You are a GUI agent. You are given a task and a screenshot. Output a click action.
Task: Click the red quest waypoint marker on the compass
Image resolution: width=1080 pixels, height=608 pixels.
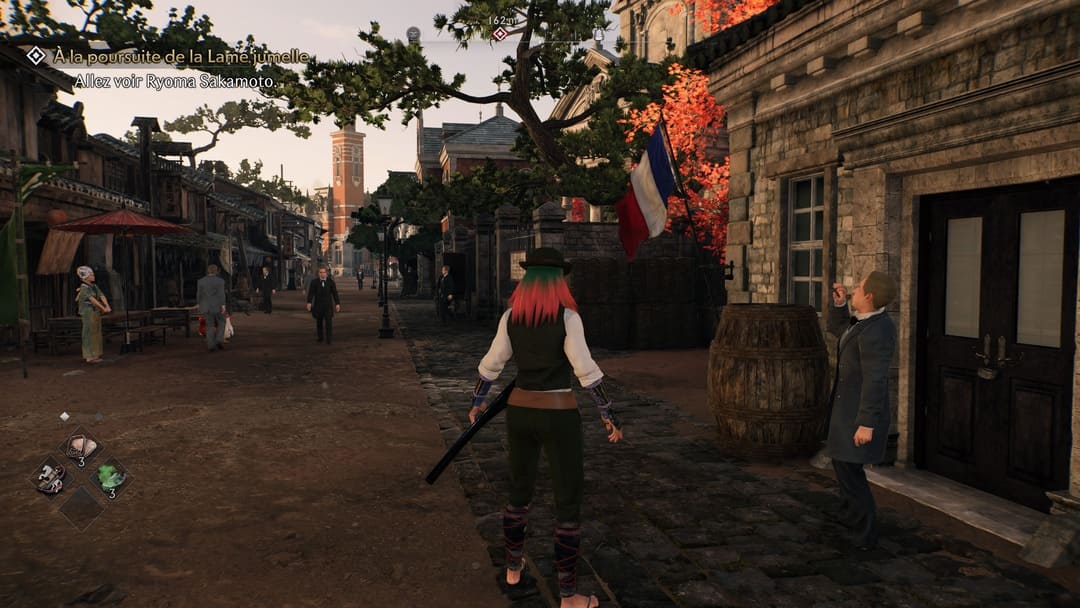point(500,34)
